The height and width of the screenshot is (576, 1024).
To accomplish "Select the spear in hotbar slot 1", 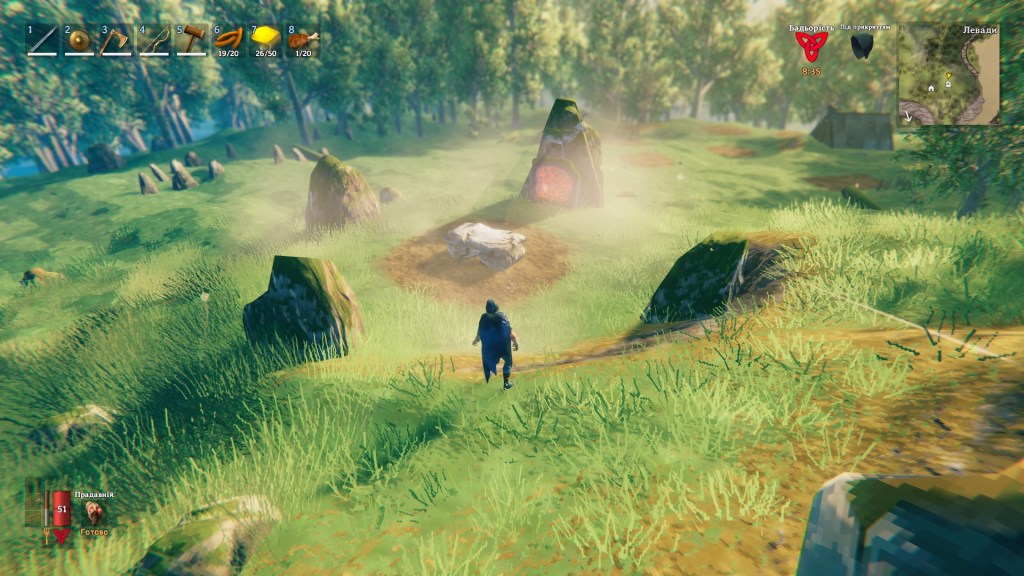I will [42, 41].
